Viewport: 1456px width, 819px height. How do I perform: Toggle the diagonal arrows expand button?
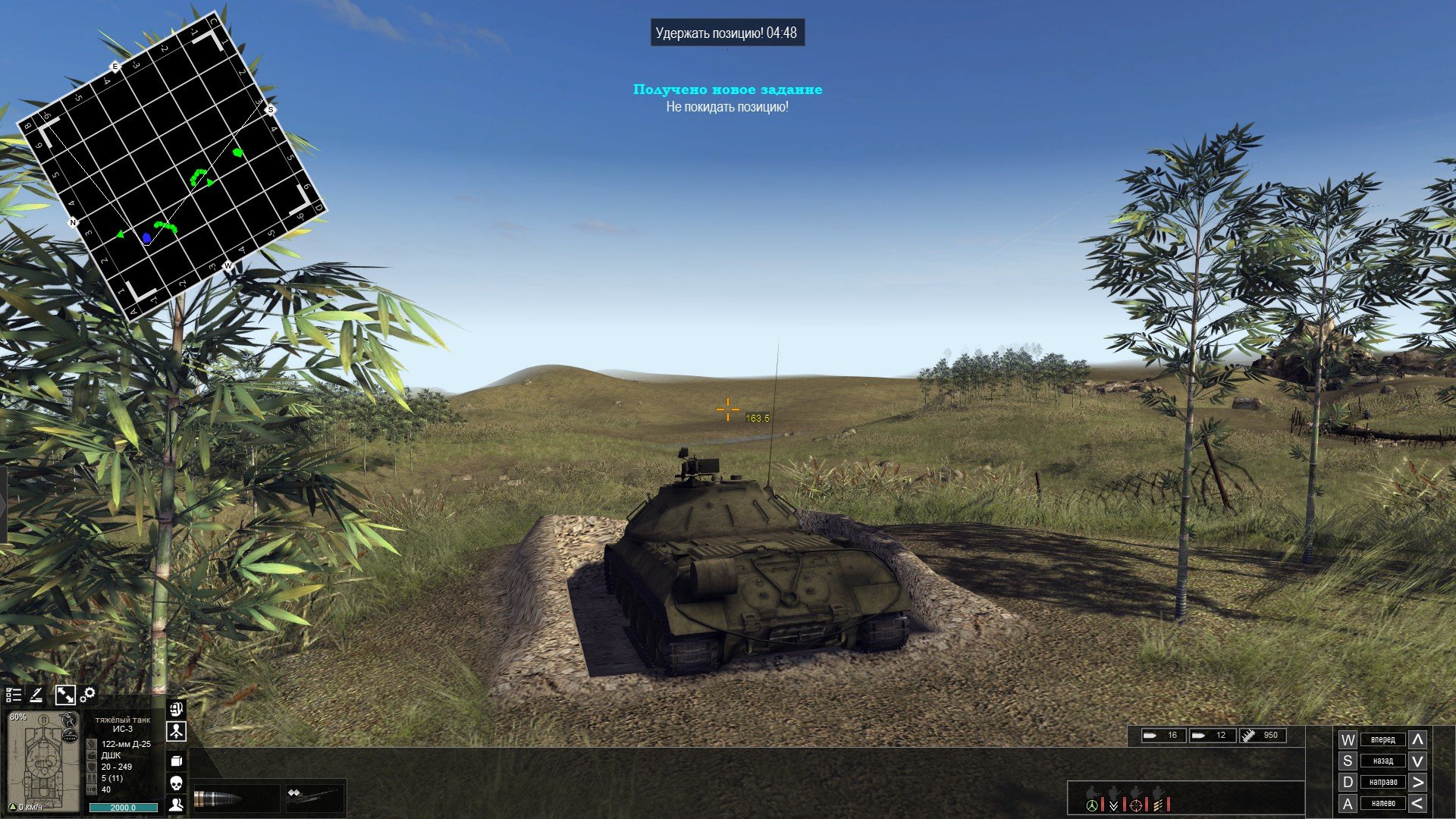tap(65, 695)
